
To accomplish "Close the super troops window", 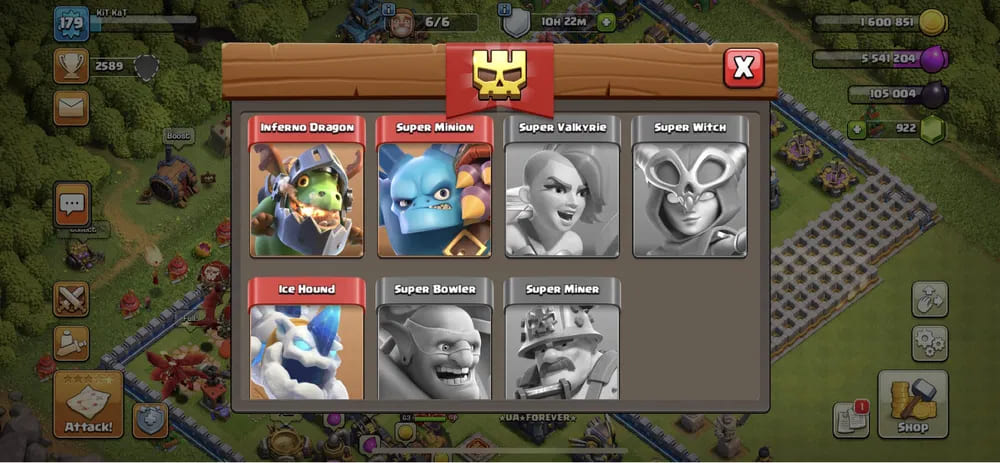I will tap(743, 68).
